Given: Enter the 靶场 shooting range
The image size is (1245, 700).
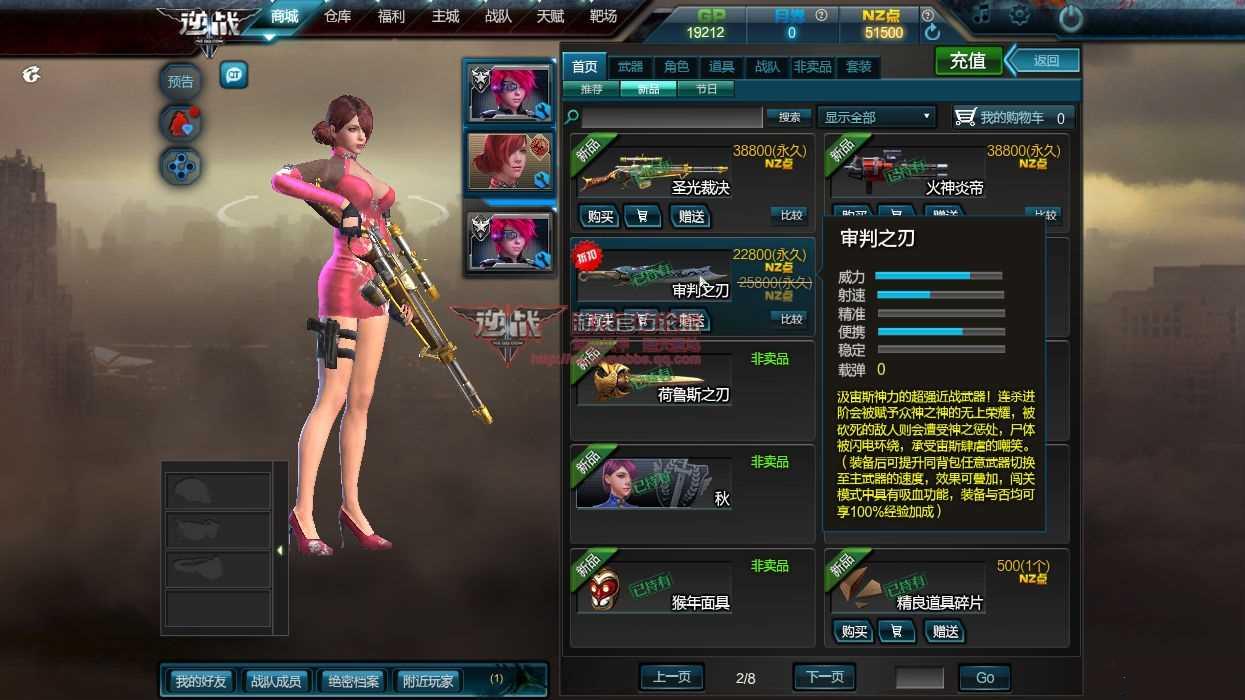Looking at the screenshot, I should point(603,16).
